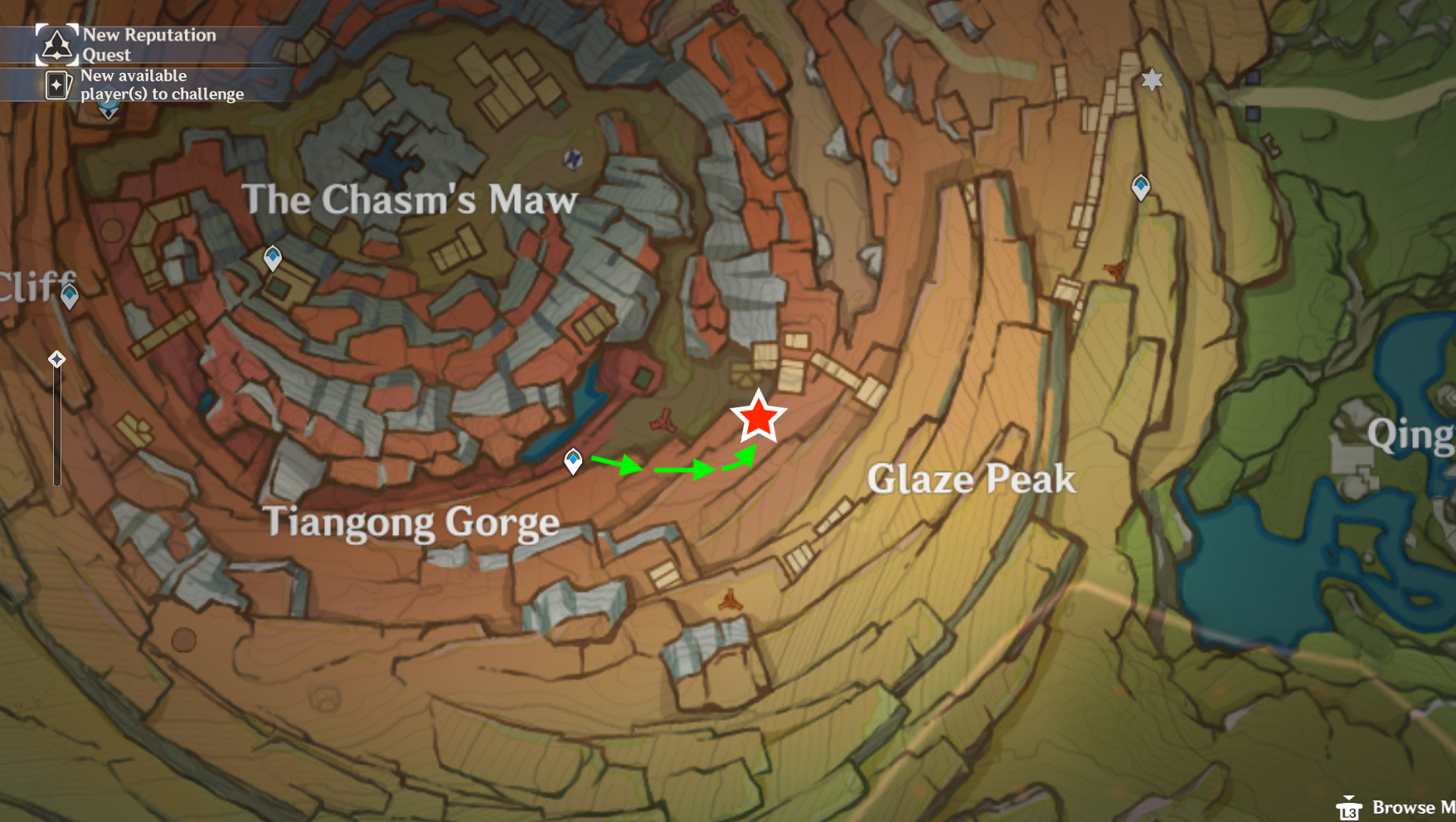The image size is (1456, 822).
Task: Click the diamond icon atop the left slider
Action: 56,358
